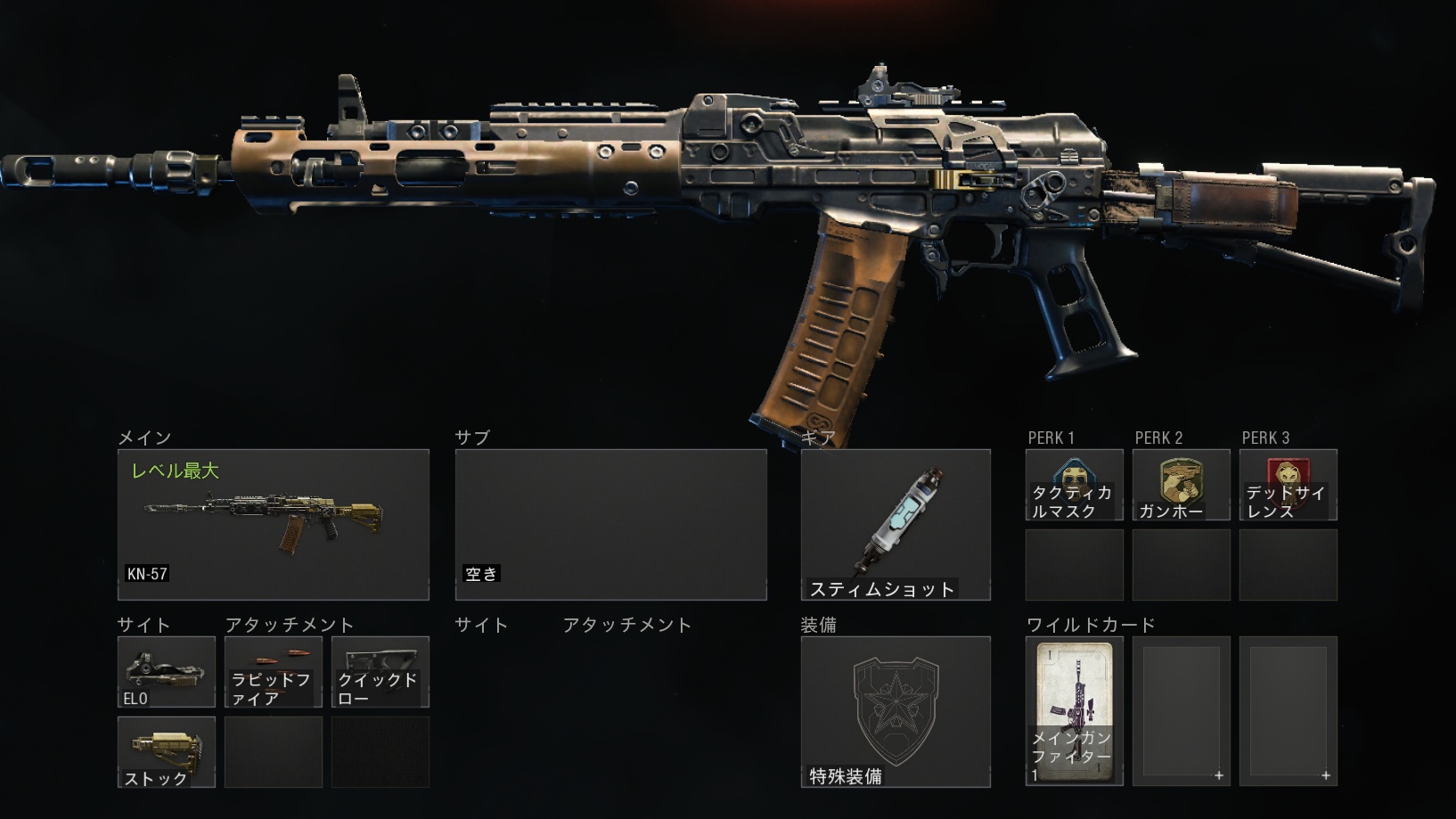The height and width of the screenshot is (819, 1456).
Task: Expand the third wildcard slot with plus sign
Action: tap(1288, 711)
